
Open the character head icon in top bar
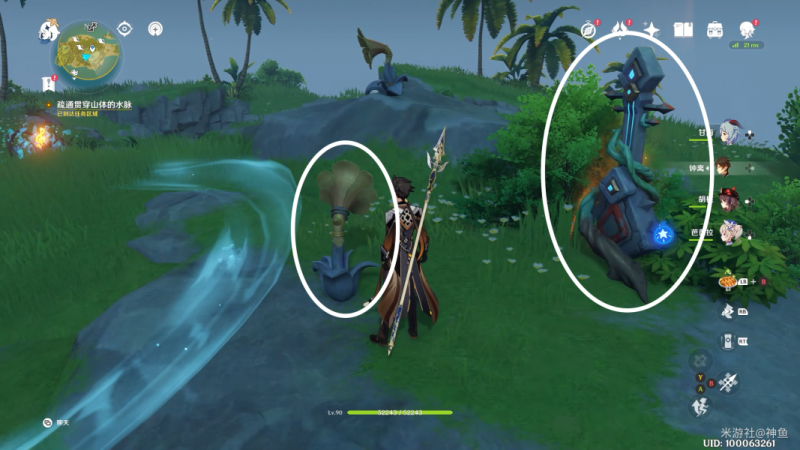(746, 31)
